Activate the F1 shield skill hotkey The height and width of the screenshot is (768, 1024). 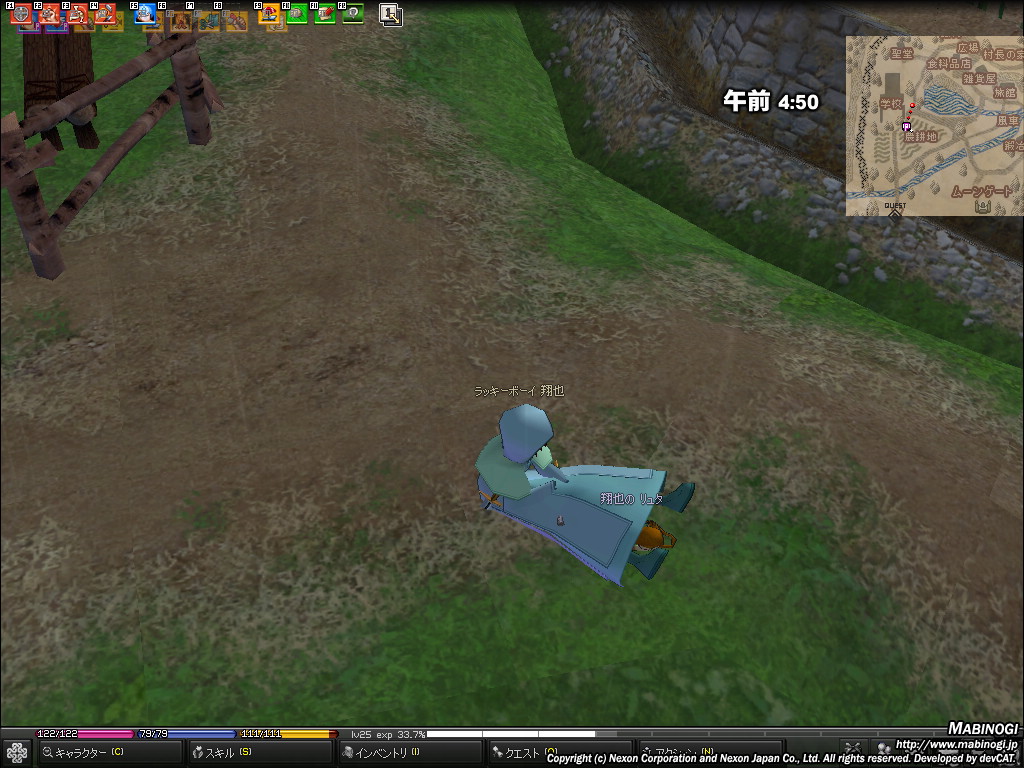click(x=20, y=14)
